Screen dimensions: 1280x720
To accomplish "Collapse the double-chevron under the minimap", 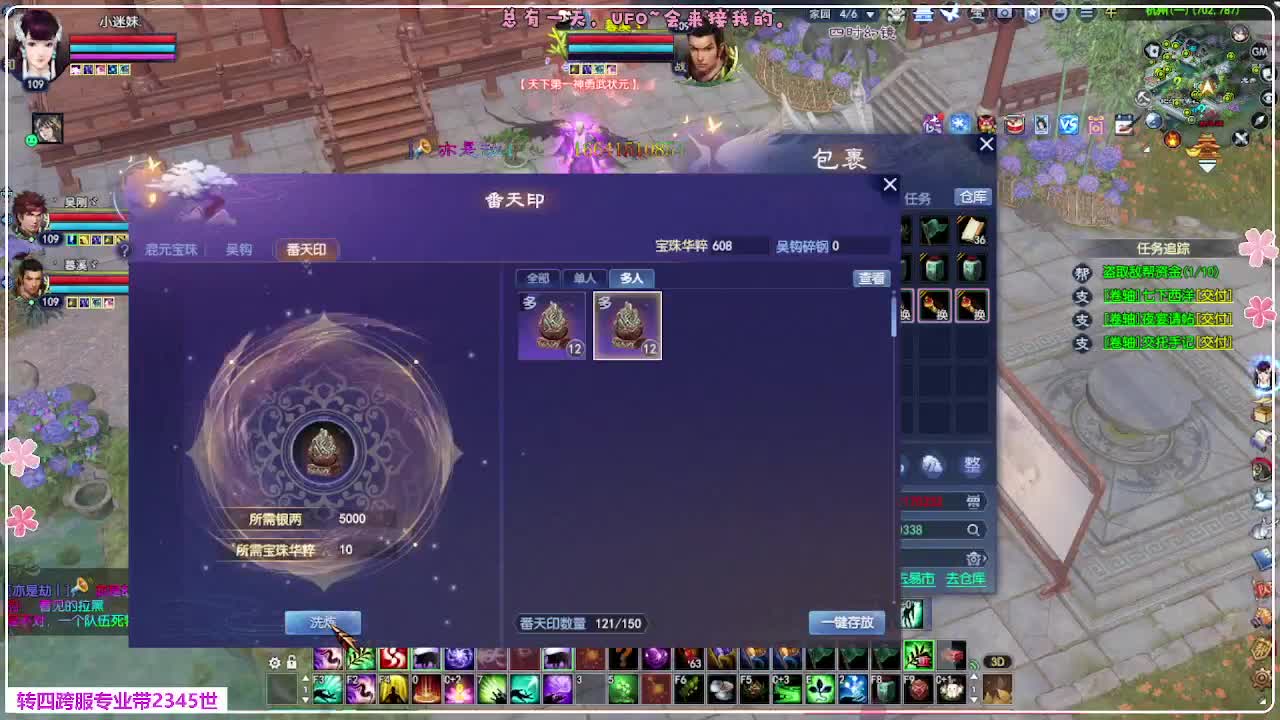I will click(x=1206, y=165).
